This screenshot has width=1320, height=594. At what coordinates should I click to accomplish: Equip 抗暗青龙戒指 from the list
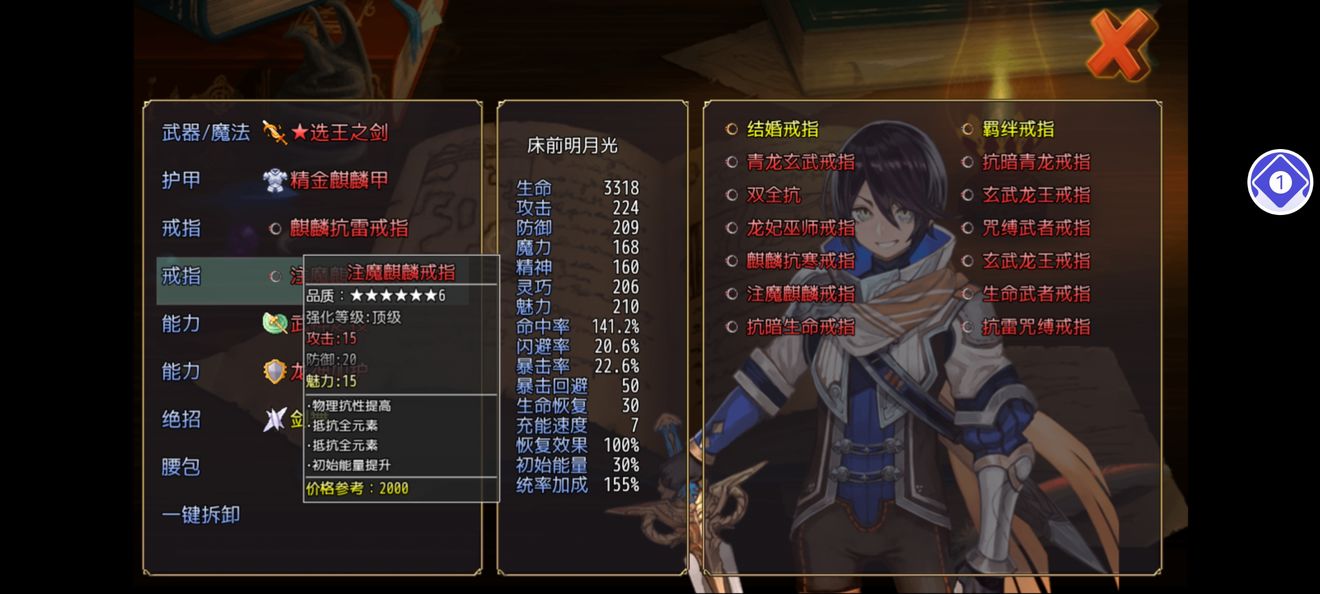[1036, 162]
